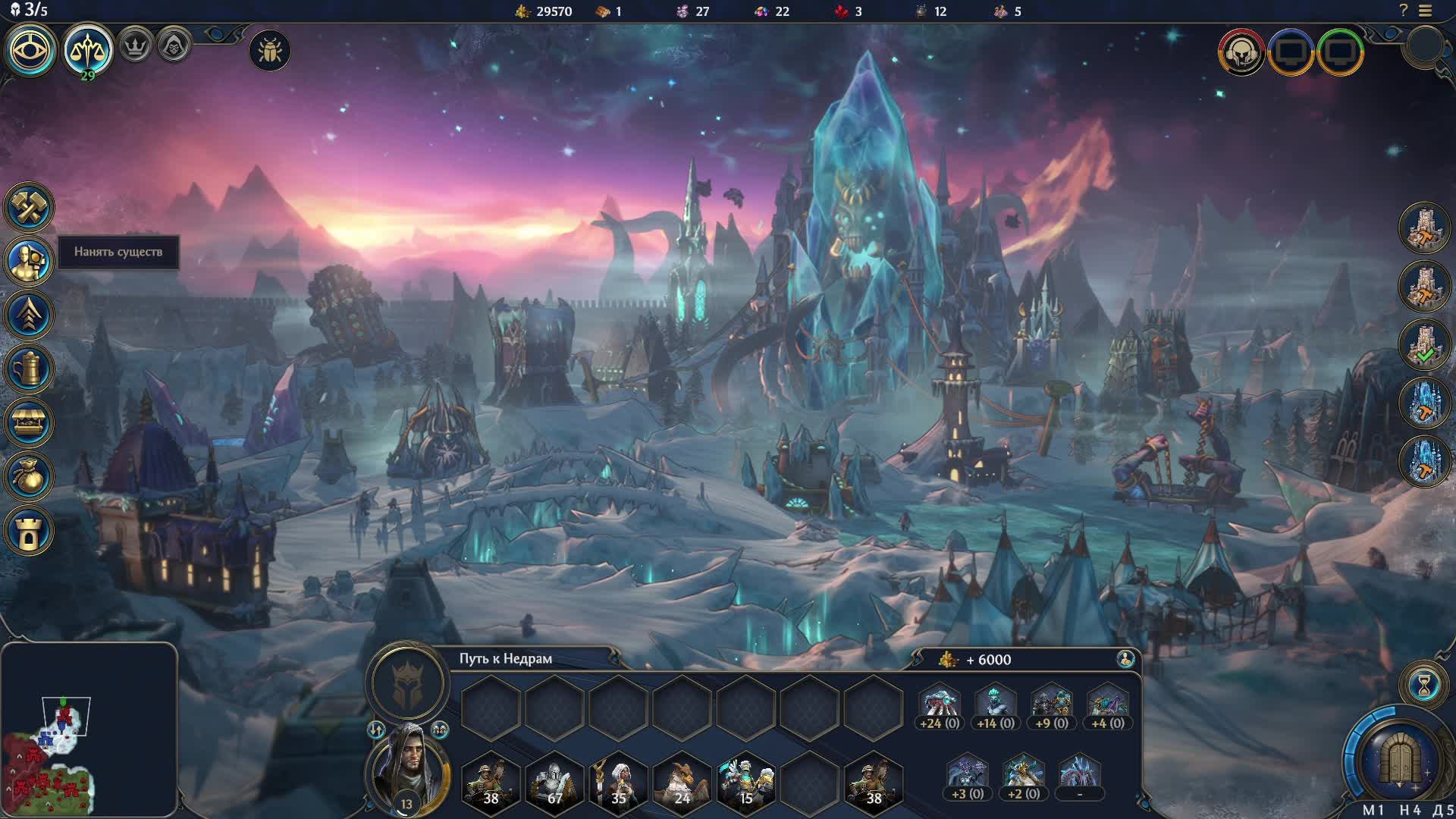1456x819 pixels.
Task: Click the eye icon in top-left corner
Action: [x=31, y=50]
